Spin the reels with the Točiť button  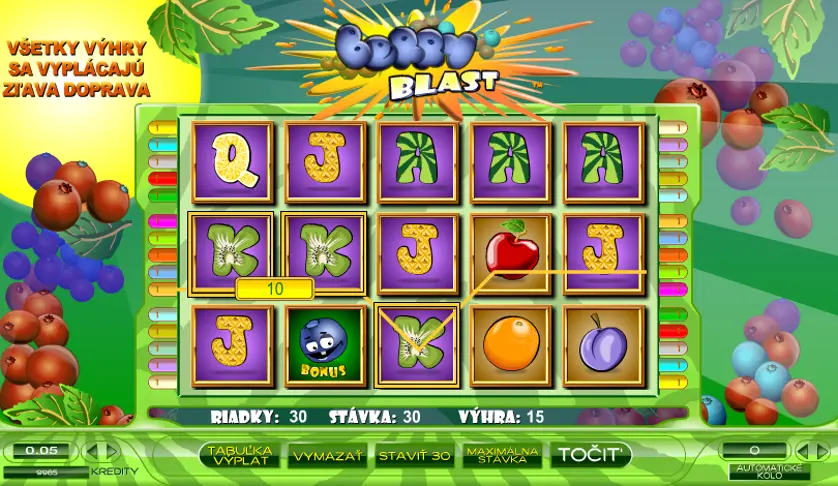(x=591, y=455)
